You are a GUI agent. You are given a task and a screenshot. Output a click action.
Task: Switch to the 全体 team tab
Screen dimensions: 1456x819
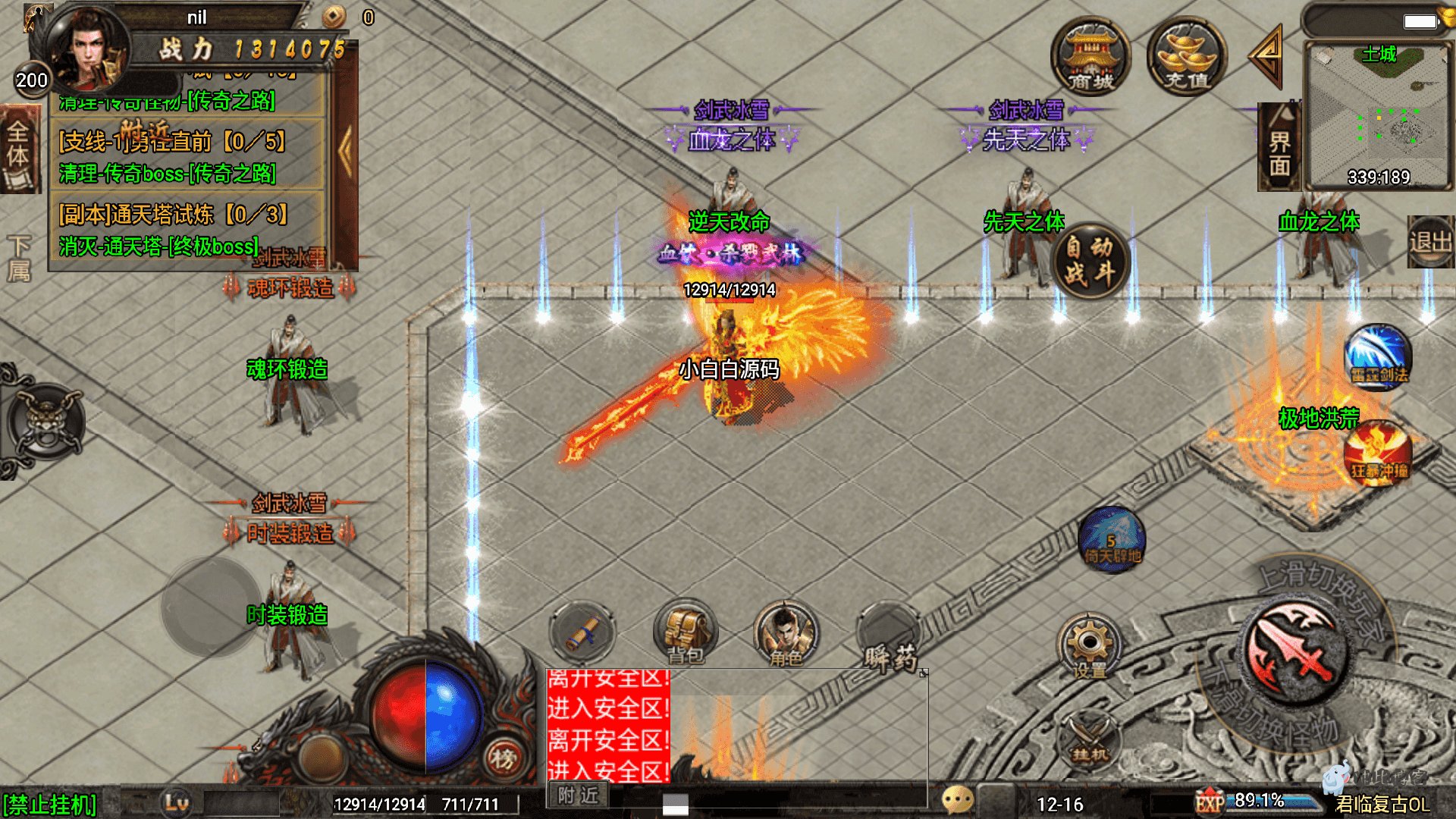(18, 149)
